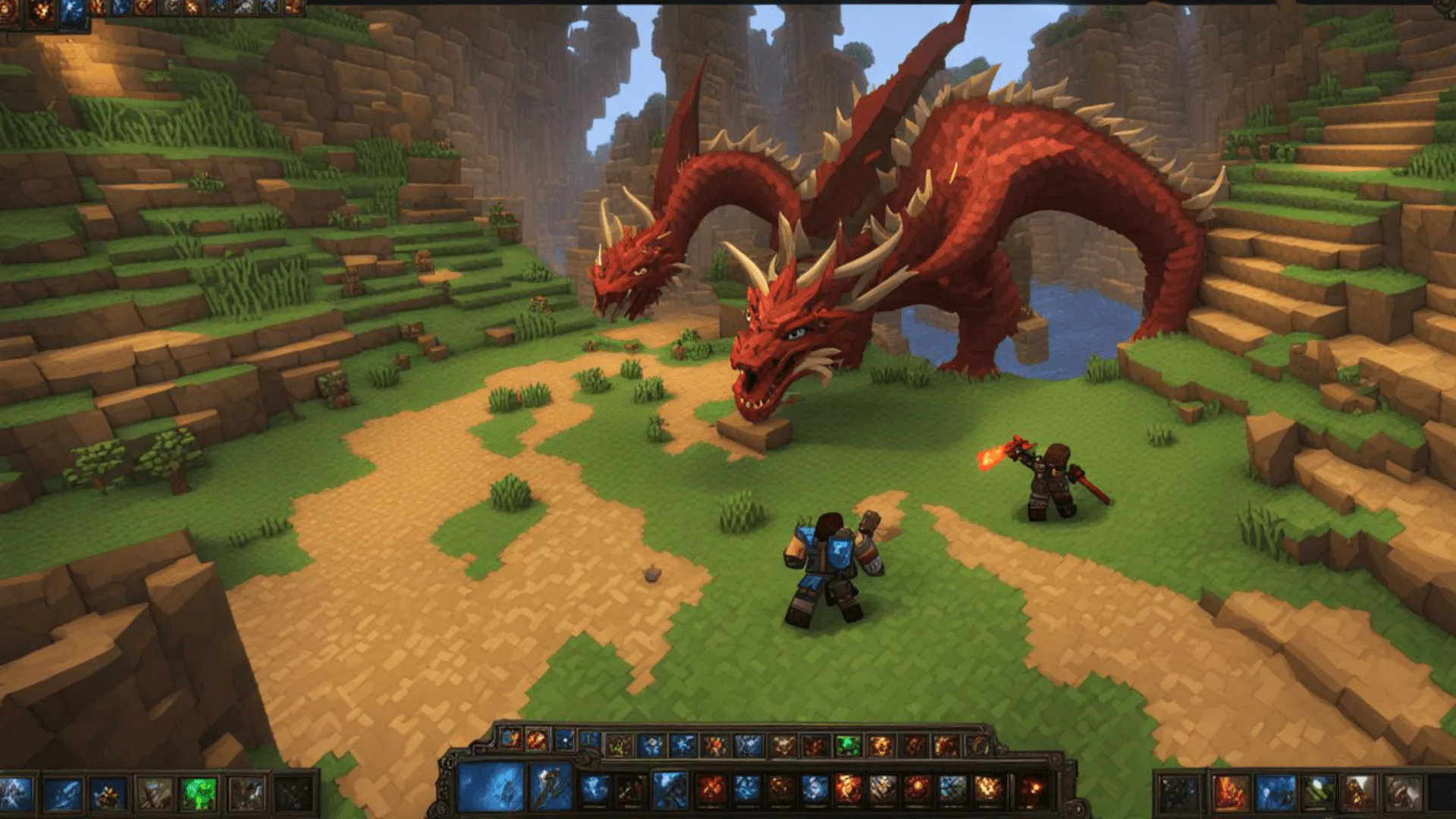Screen dimensions: 1456x819
Task: Trigger the flame ability in the bottom-right bar
Action: [x=1230, y=792]
